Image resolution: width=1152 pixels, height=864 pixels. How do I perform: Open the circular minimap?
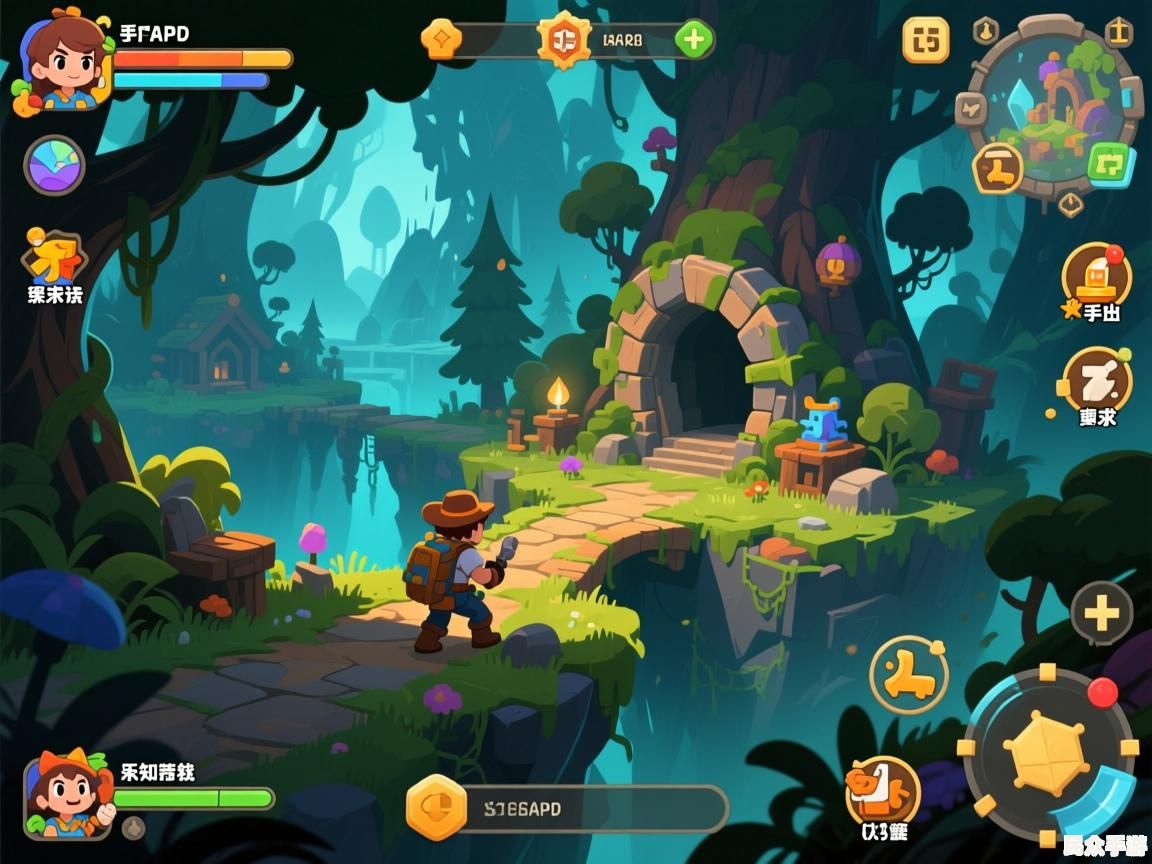click(x=1054, y=110)
